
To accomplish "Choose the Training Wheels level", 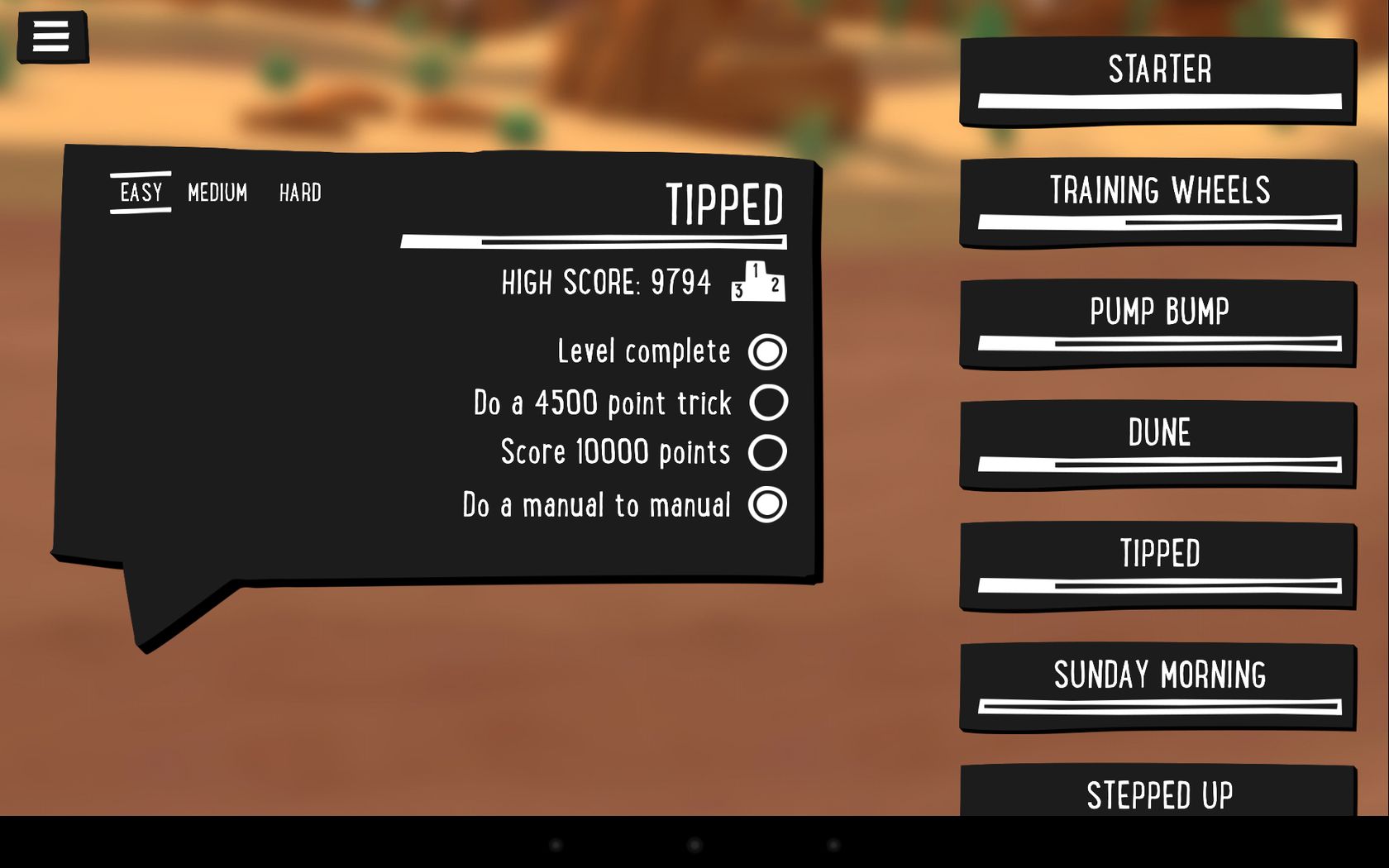I will 1157,203.
